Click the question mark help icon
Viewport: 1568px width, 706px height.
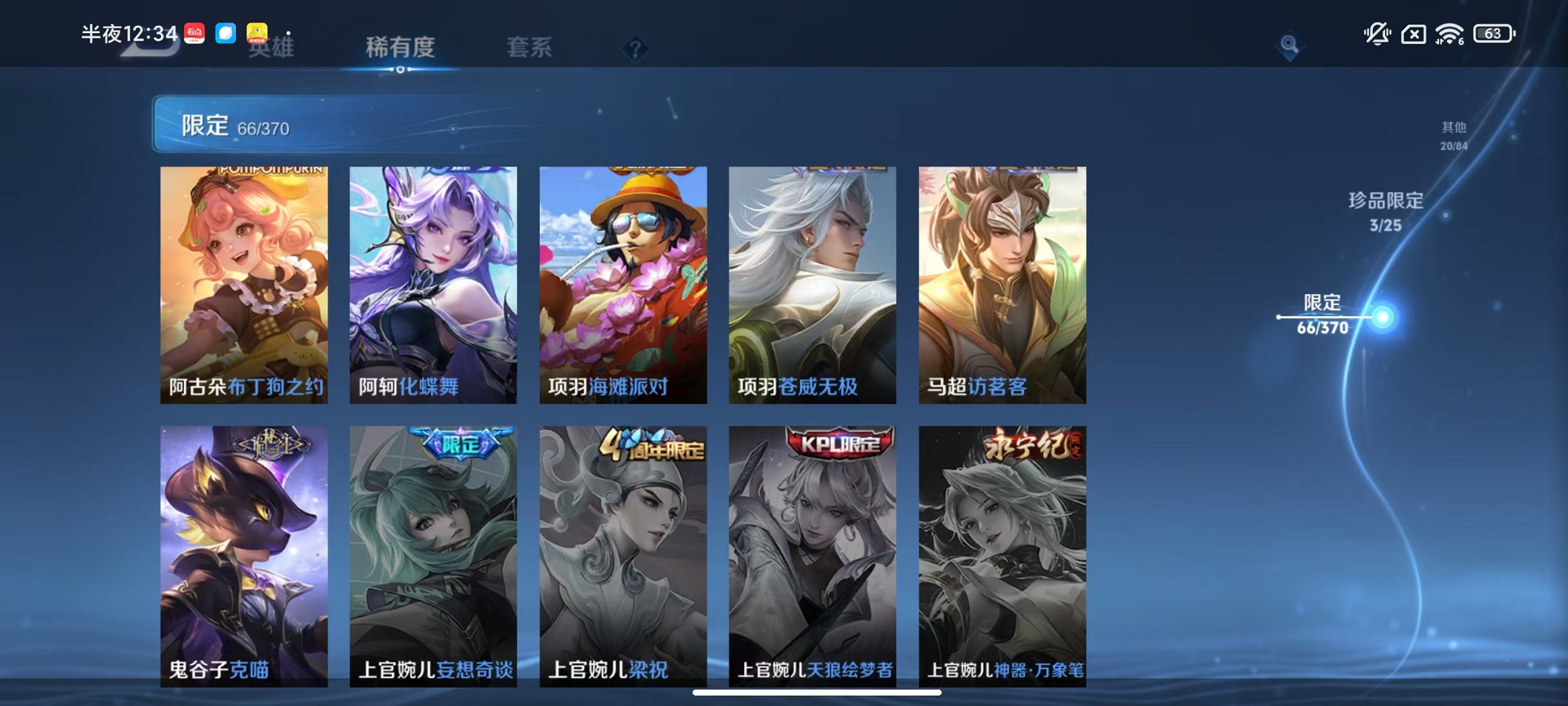click(637, 48)
